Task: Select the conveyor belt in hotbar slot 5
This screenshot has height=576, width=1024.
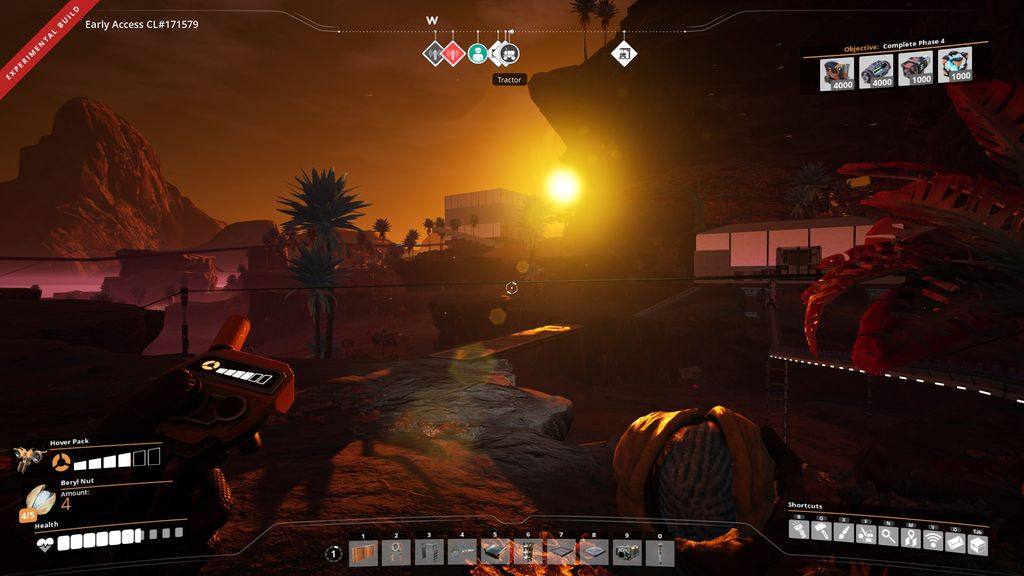Action: 495,553
